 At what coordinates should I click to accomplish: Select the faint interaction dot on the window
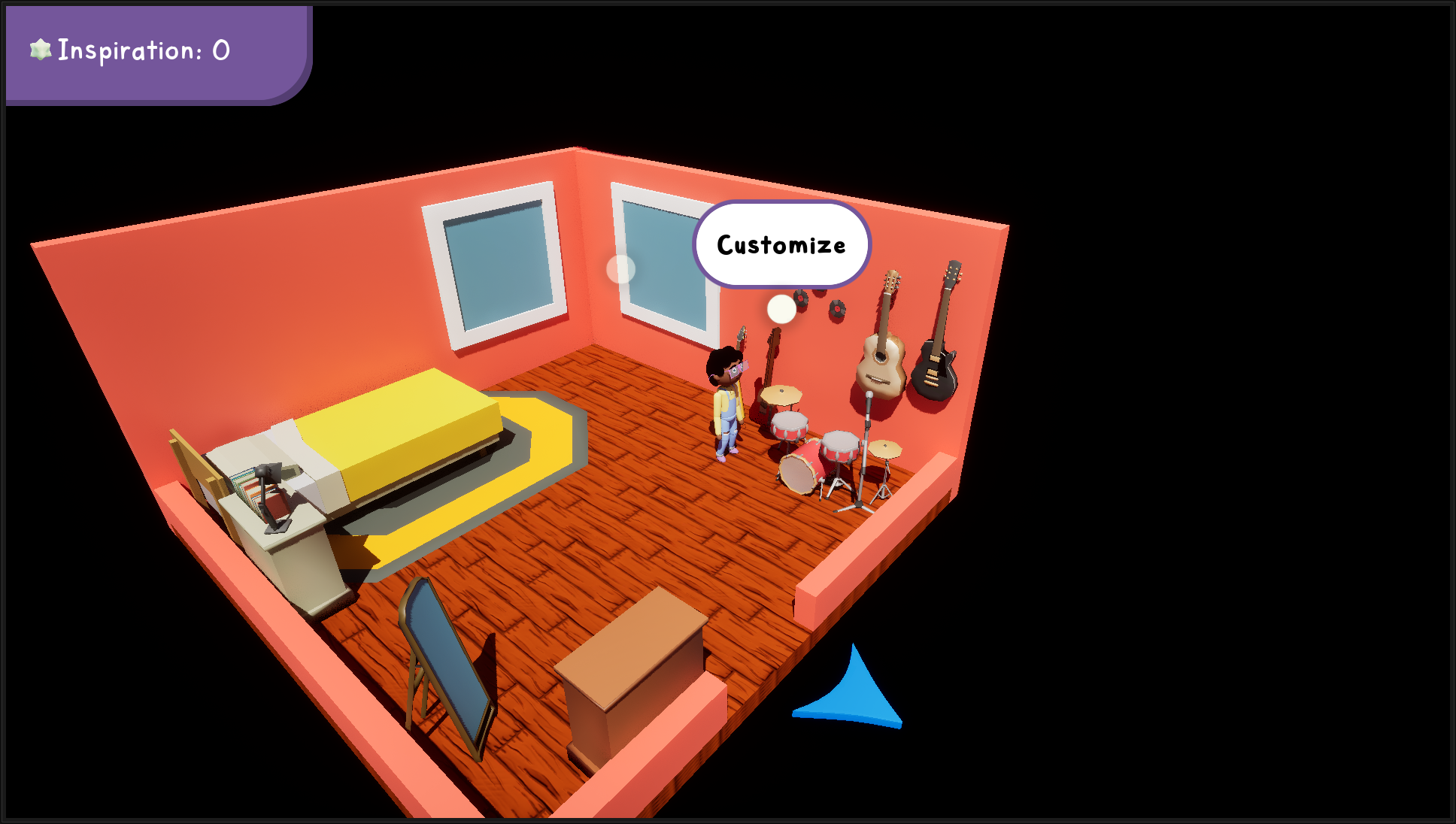(x=620, y=269)
